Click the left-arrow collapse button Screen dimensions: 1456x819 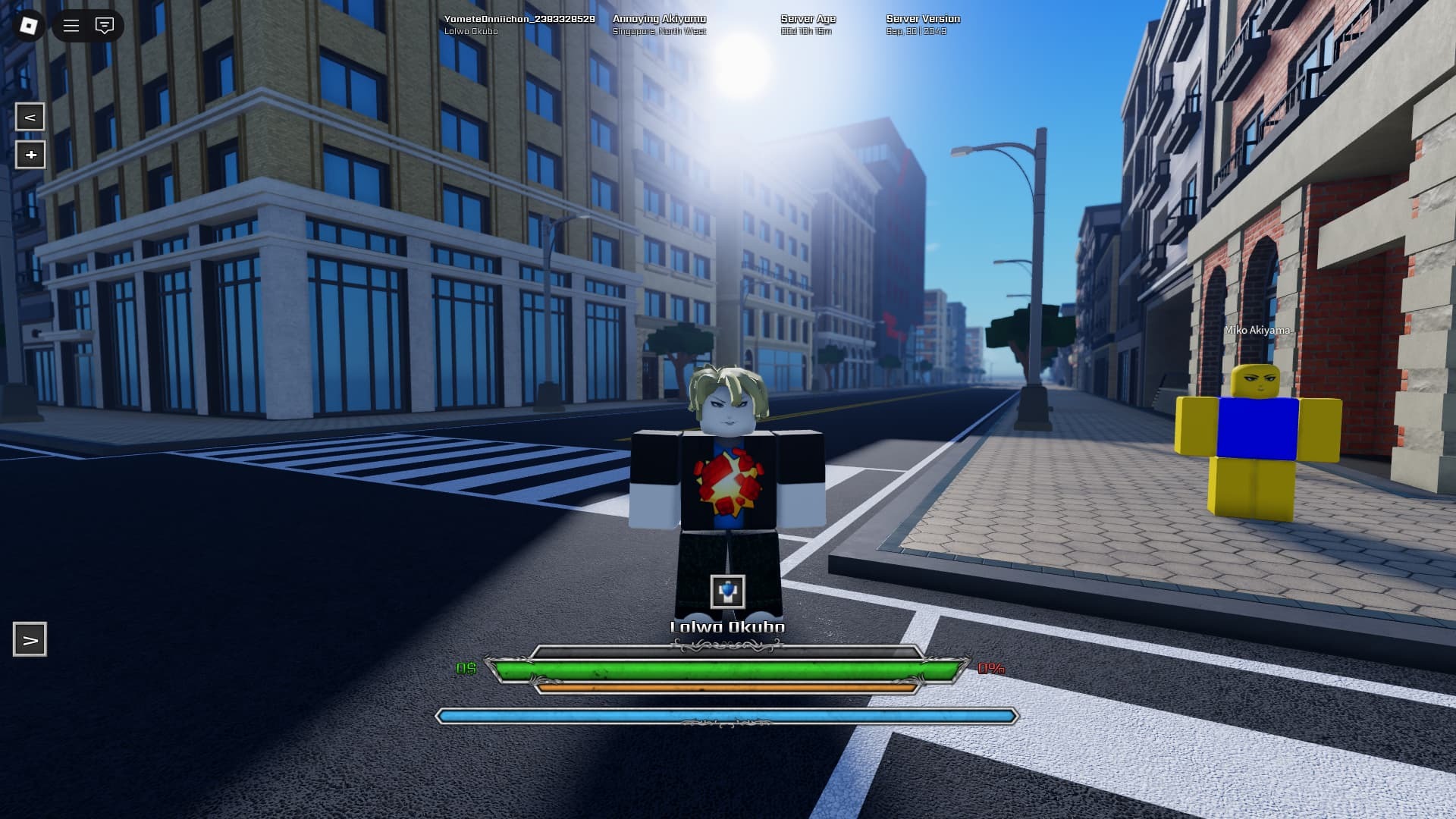(x=30, y=117)
